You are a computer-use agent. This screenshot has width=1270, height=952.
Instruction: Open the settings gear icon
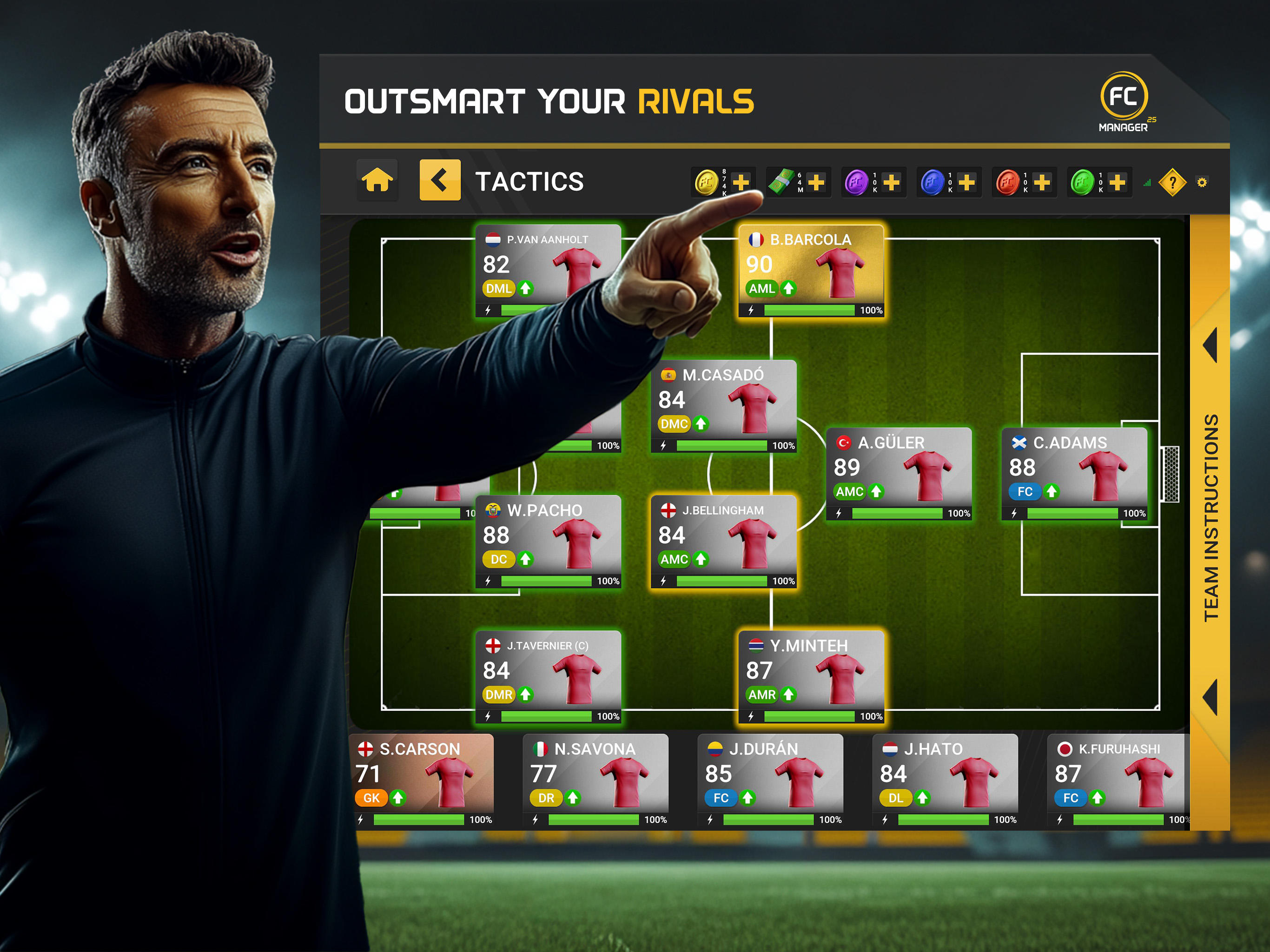pyautogui.click(x=1203, y=181)
